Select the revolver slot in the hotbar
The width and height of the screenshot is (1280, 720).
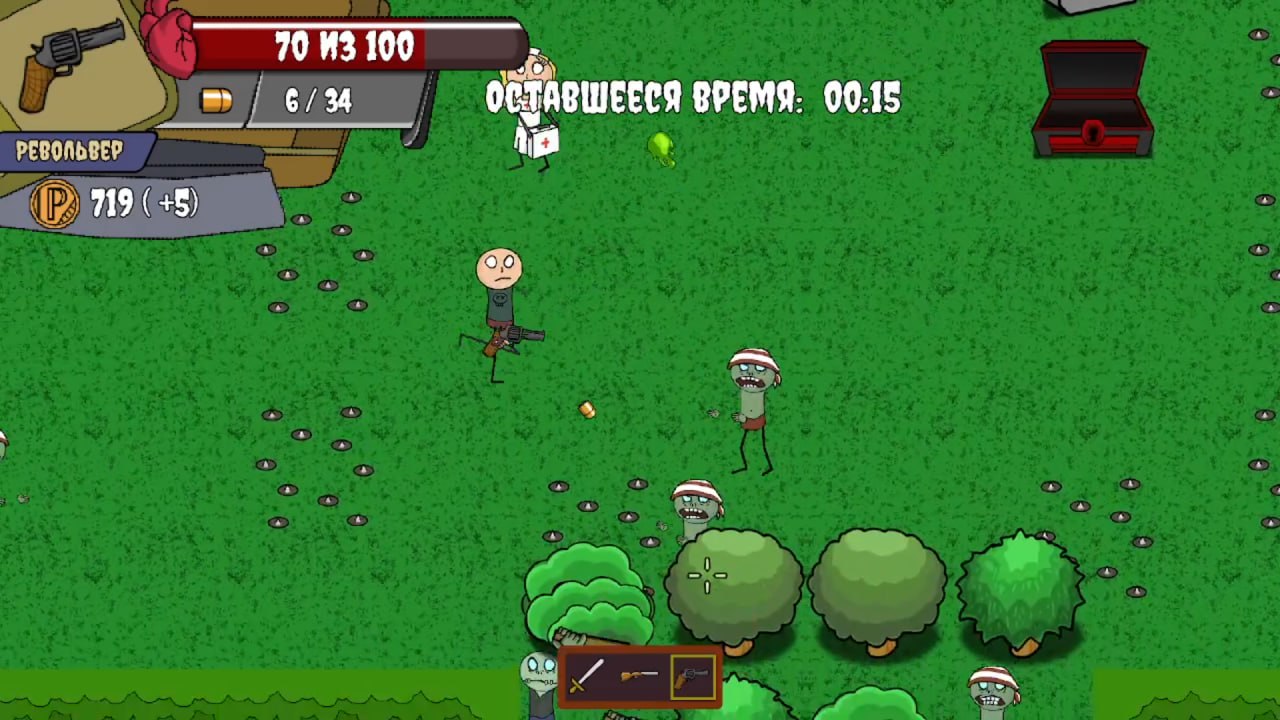point(694,677)
